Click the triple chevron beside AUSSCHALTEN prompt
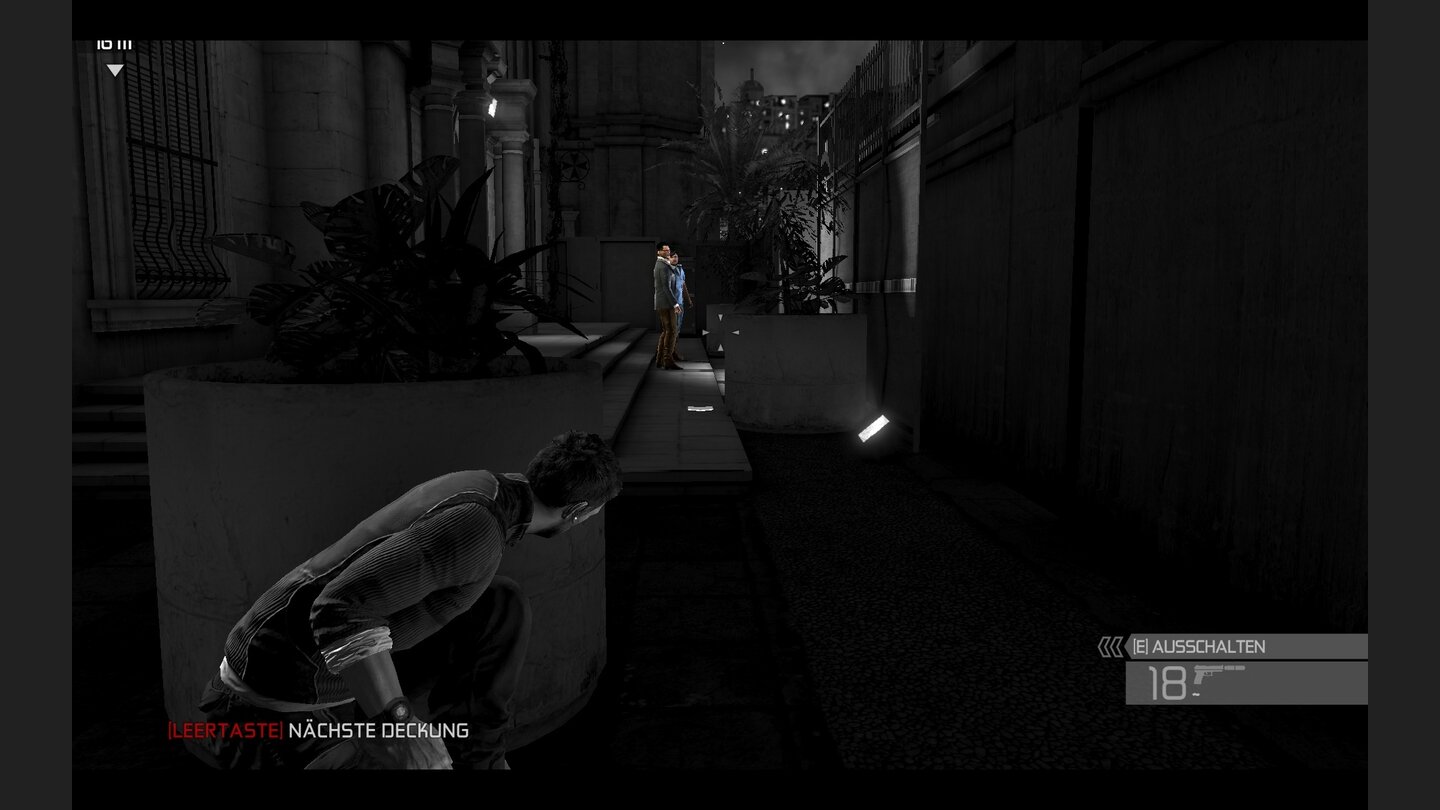Screen dimensions: 1440x810 [x=1110, y=646]
